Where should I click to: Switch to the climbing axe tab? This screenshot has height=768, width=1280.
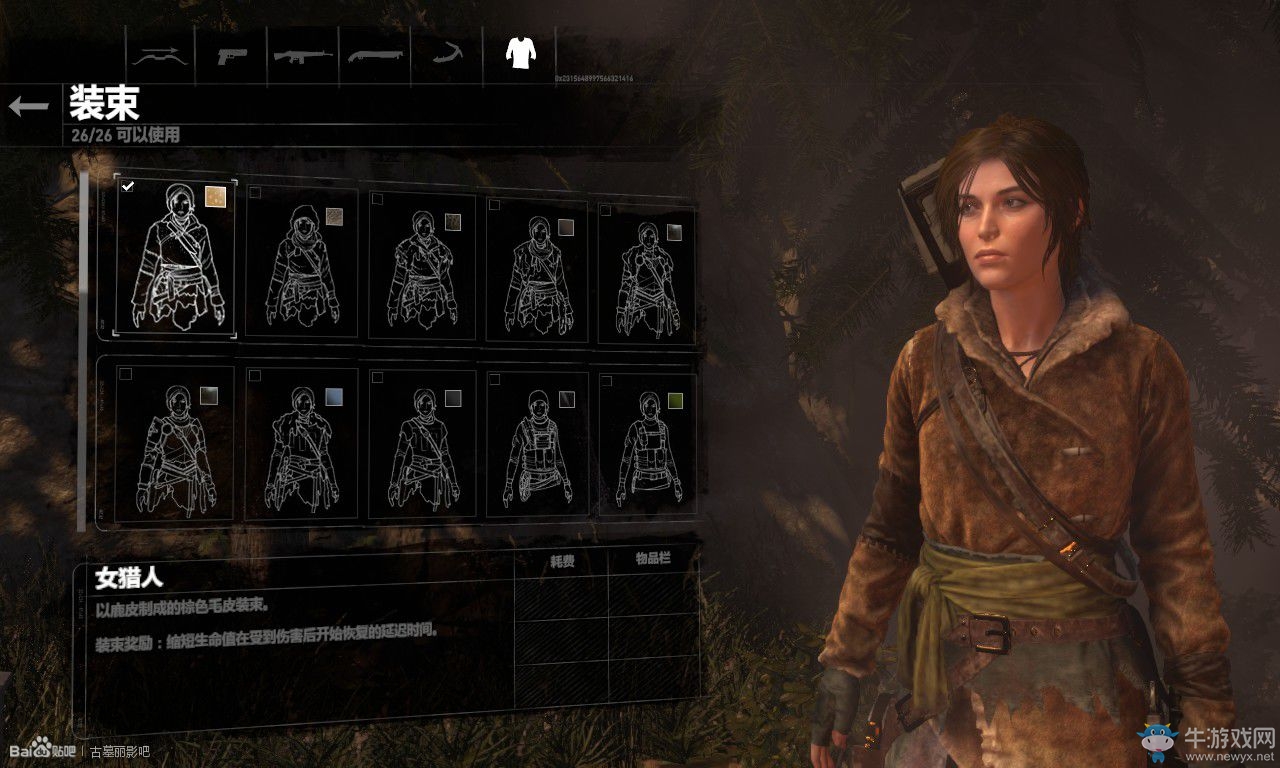446,54
